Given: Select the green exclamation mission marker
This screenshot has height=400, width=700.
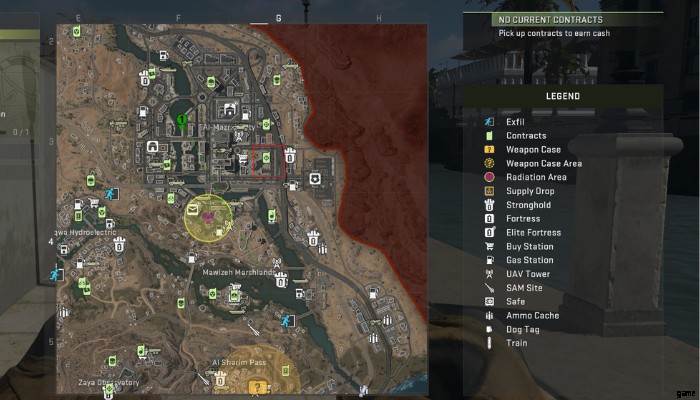Looking at the screenshot, I should click(x=181, y=120).
